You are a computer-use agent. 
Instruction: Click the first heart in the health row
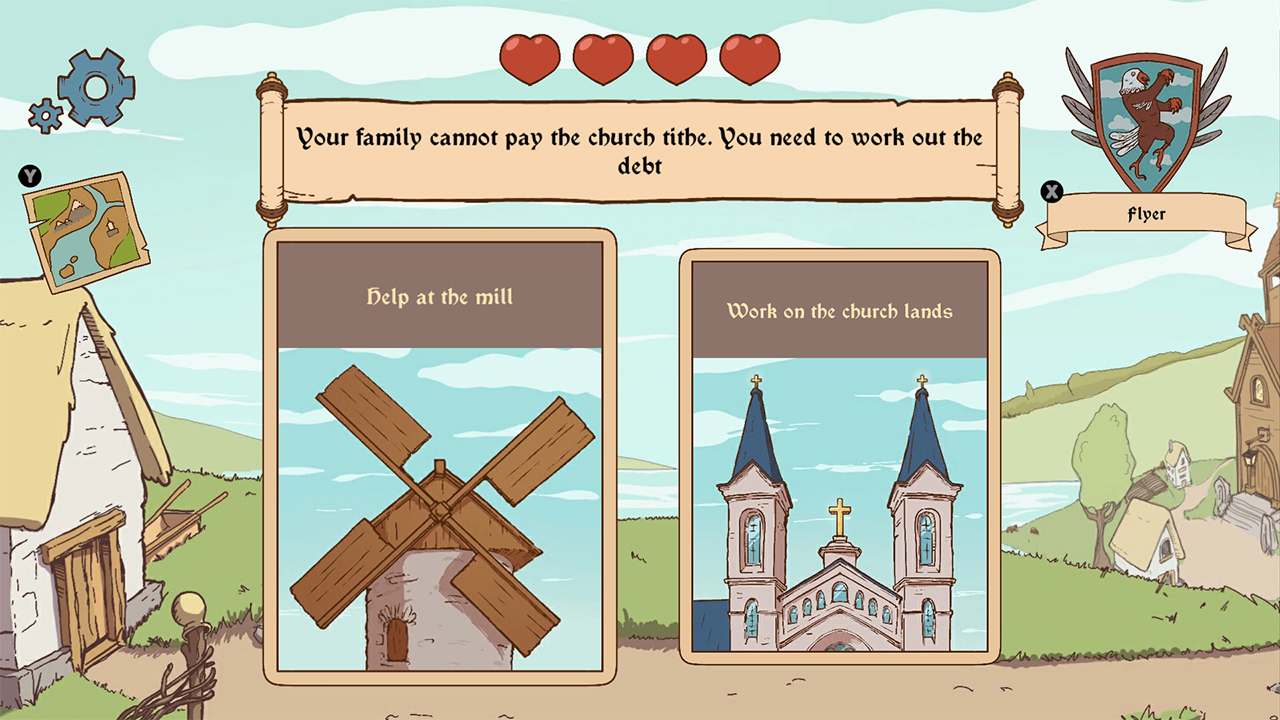click(x=533, y=58)
